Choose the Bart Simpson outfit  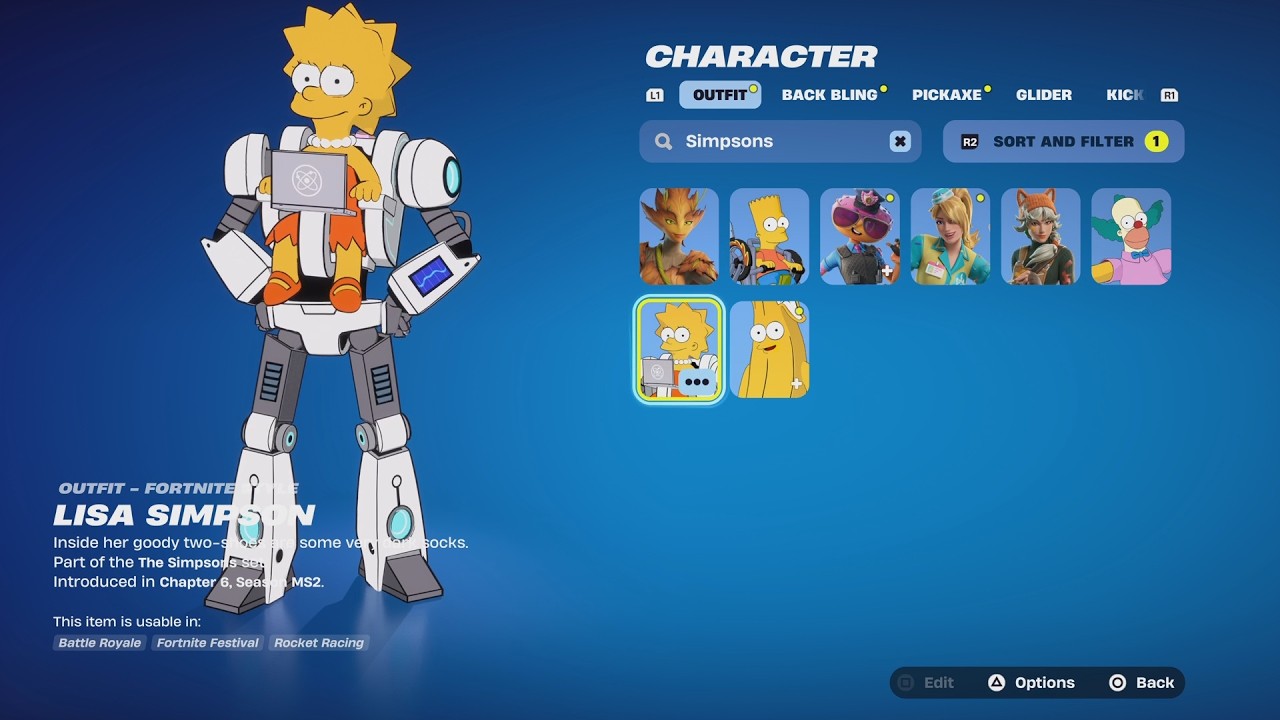click(x=769, y=237)
